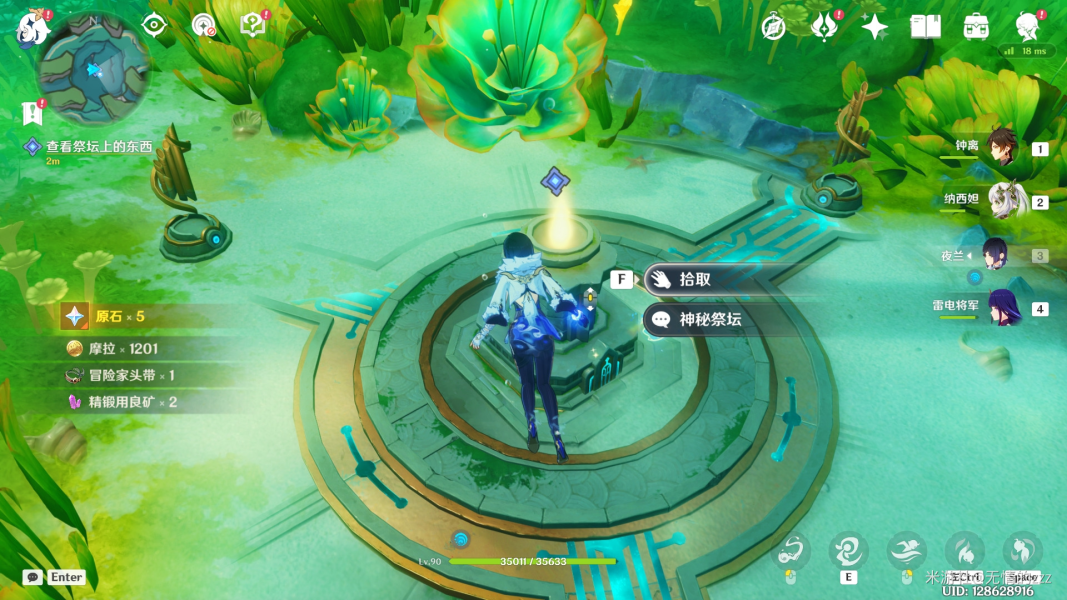Choose the 拾取 pickup option

coord(695,280)
